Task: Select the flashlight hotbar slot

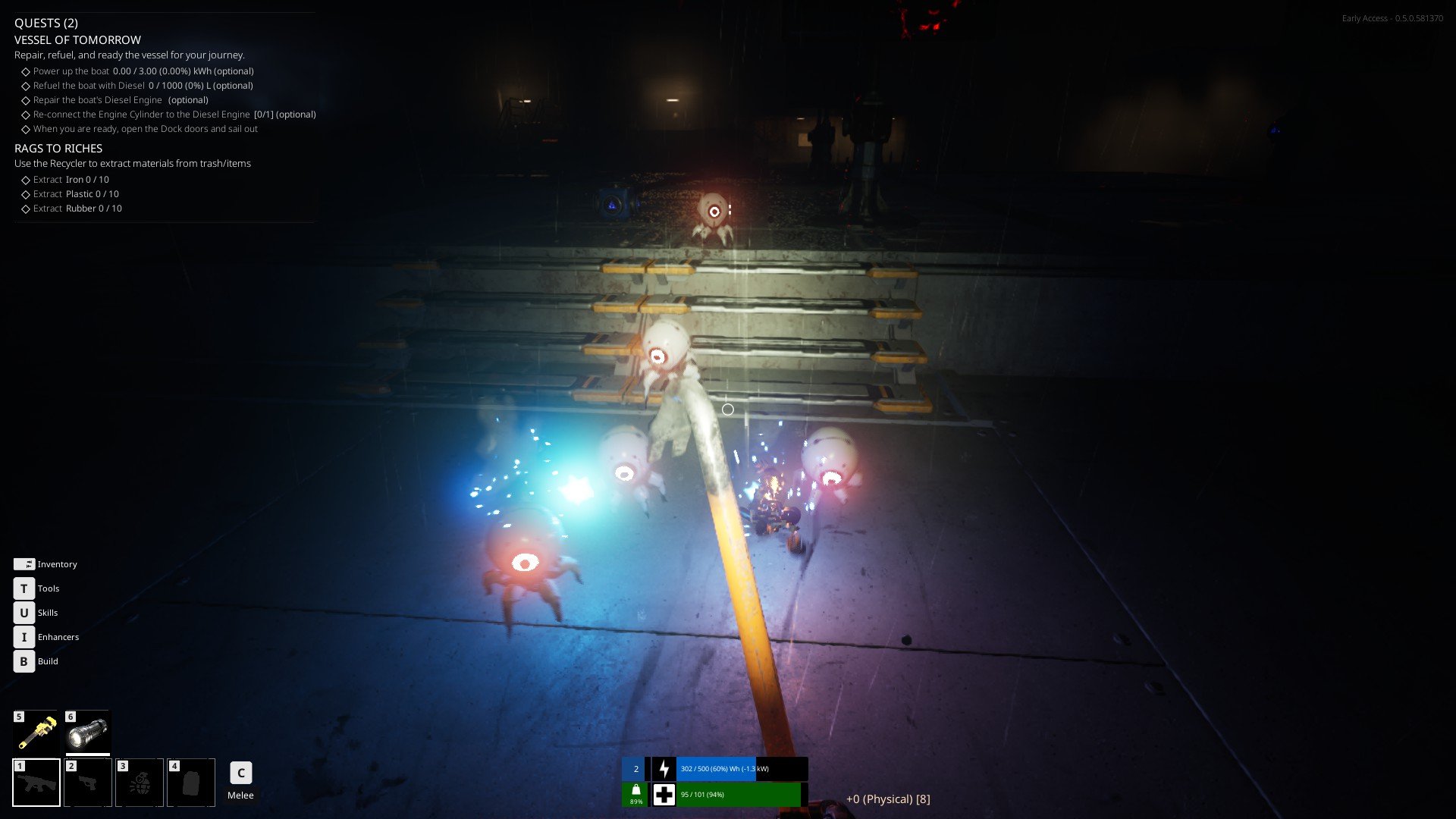Action: [87, 733]
